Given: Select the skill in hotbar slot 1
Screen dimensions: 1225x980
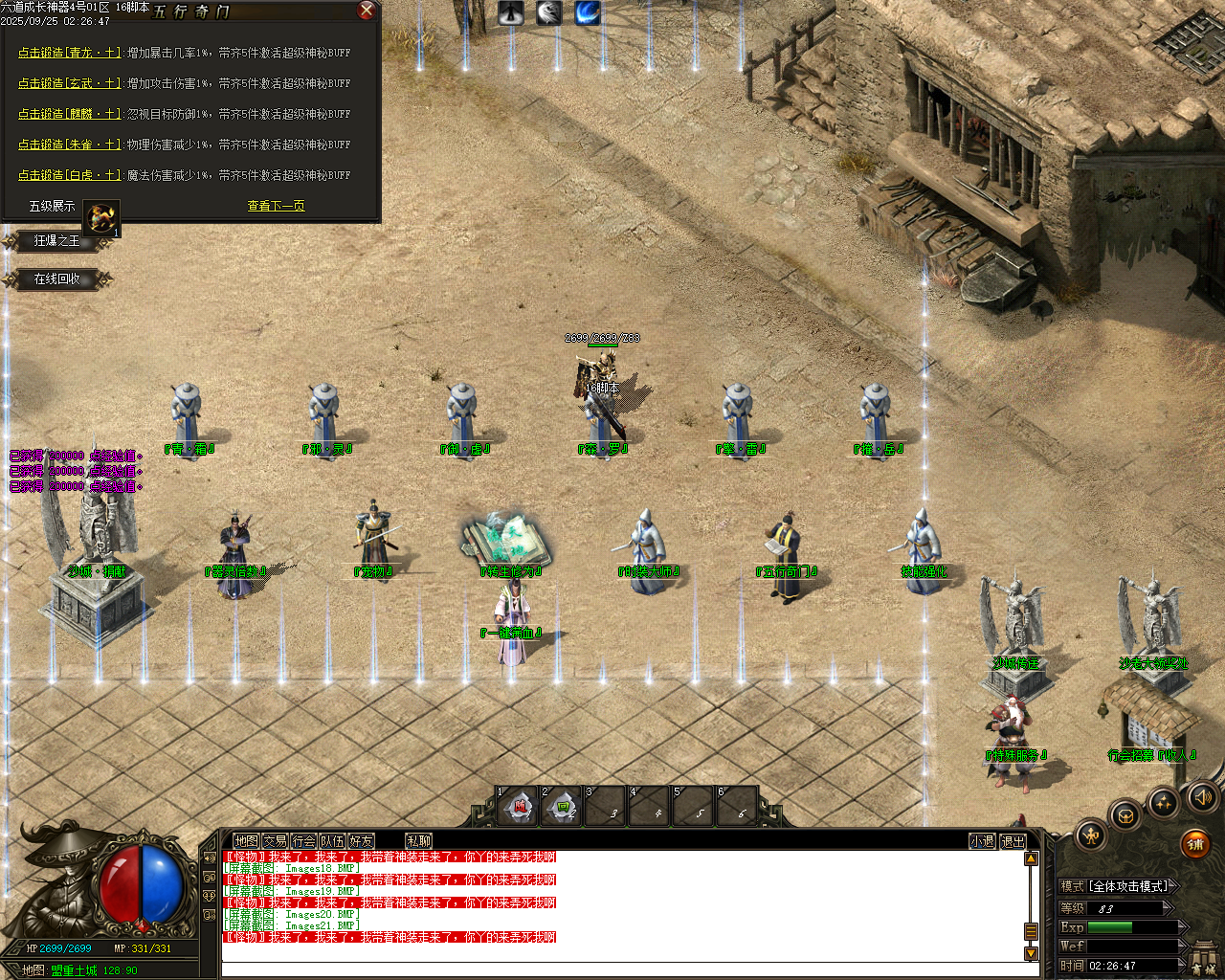Looking at the screenshot, I should point(518,807).
